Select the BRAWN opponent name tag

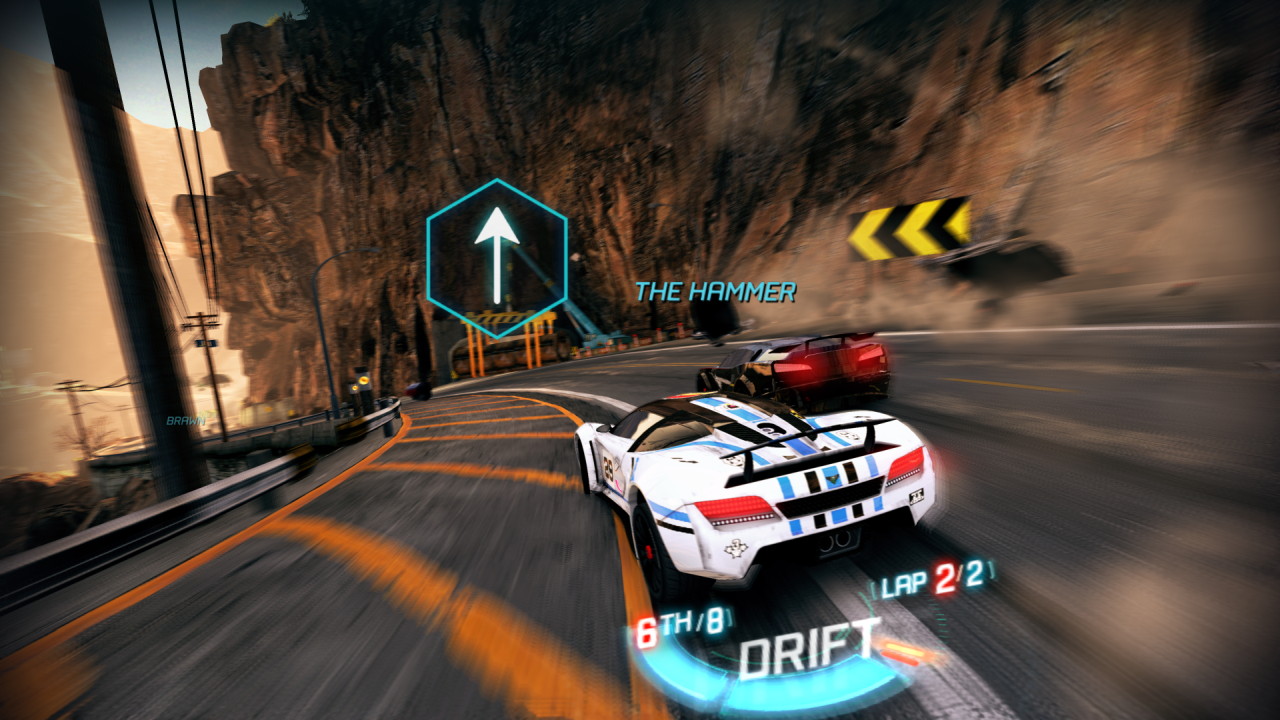point(186,421)
